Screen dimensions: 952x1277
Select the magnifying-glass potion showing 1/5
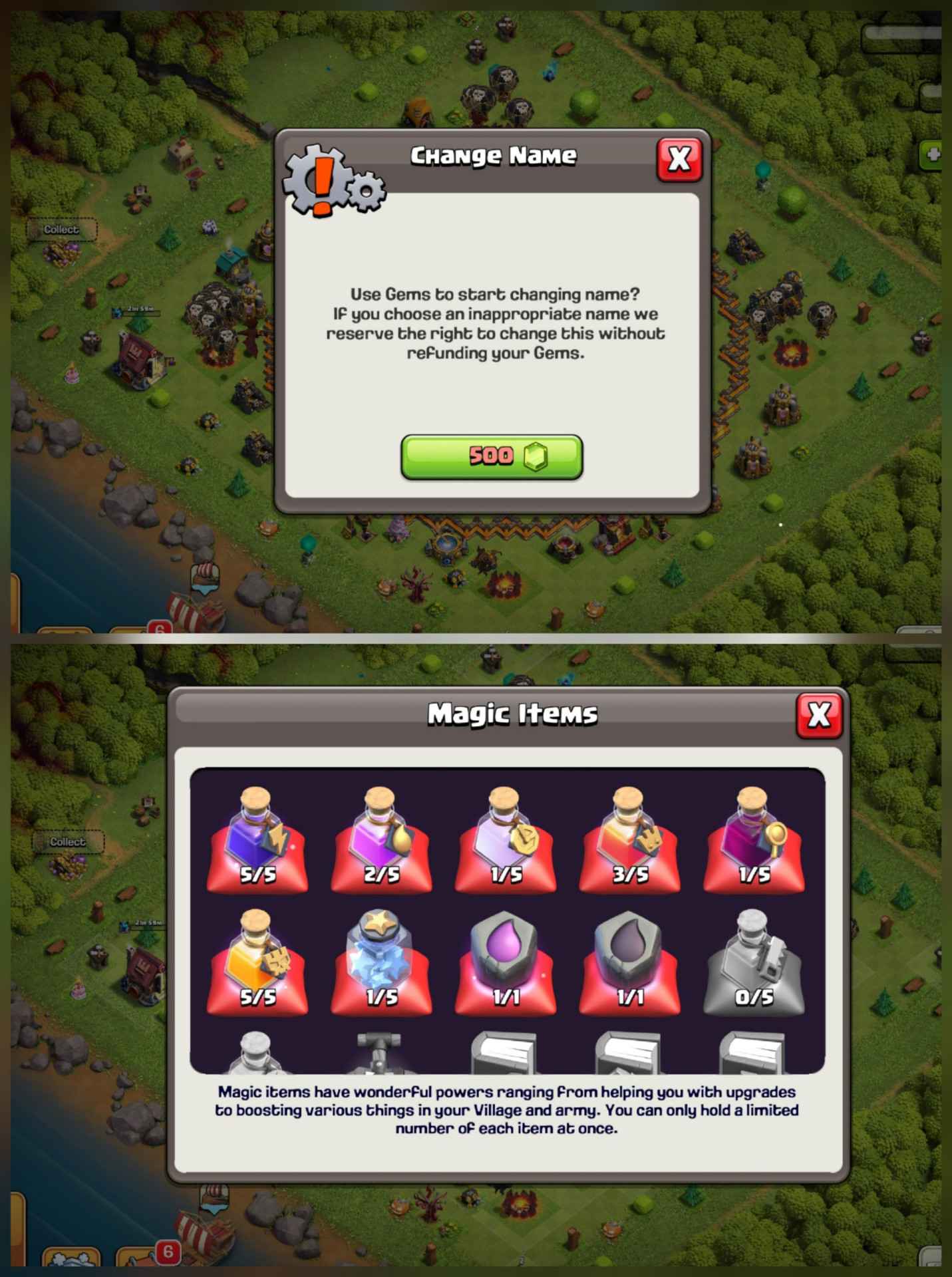pyautogui.click(x=752, y=841)
